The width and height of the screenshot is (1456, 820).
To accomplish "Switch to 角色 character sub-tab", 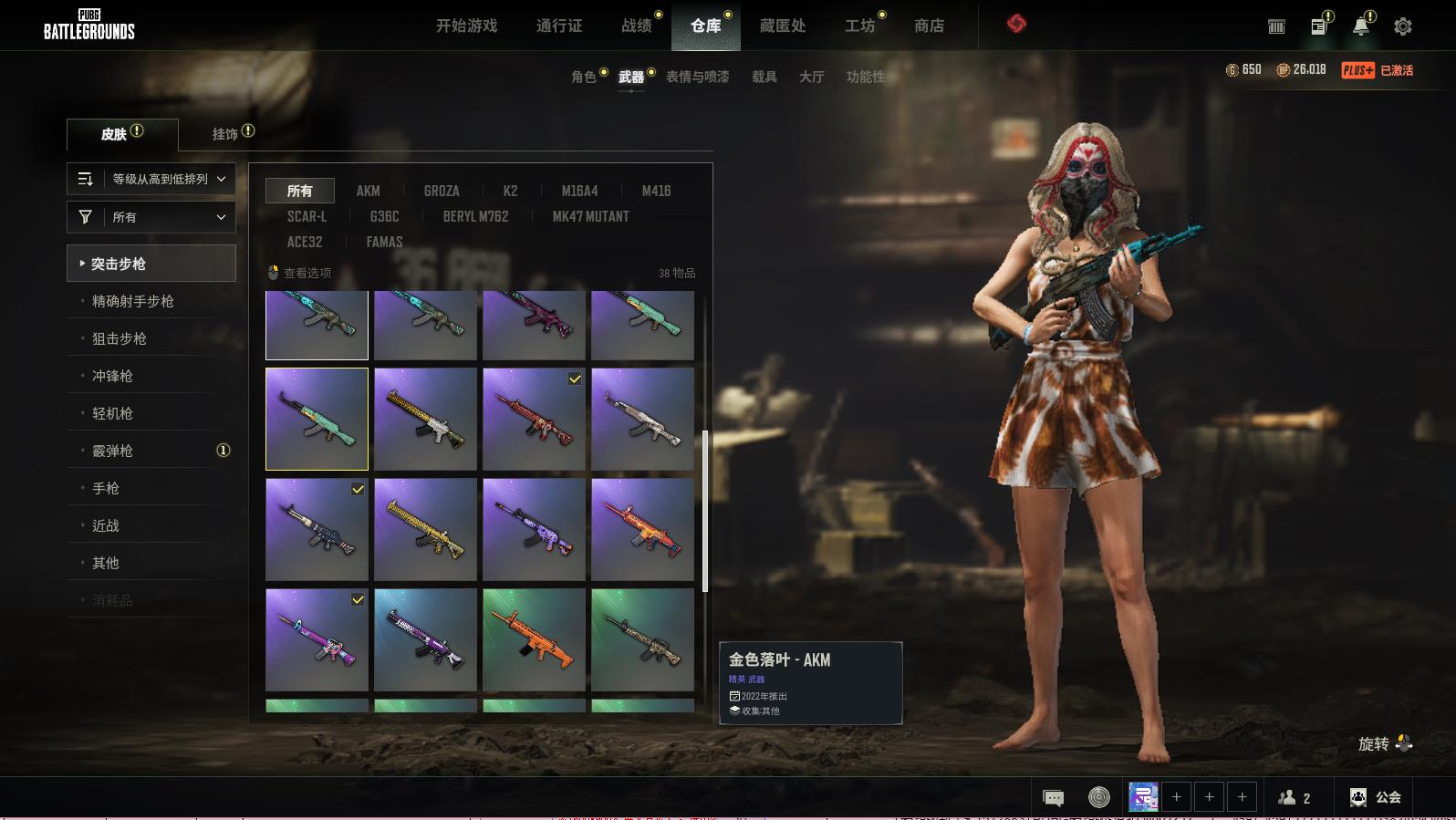I will pos(584,77).
